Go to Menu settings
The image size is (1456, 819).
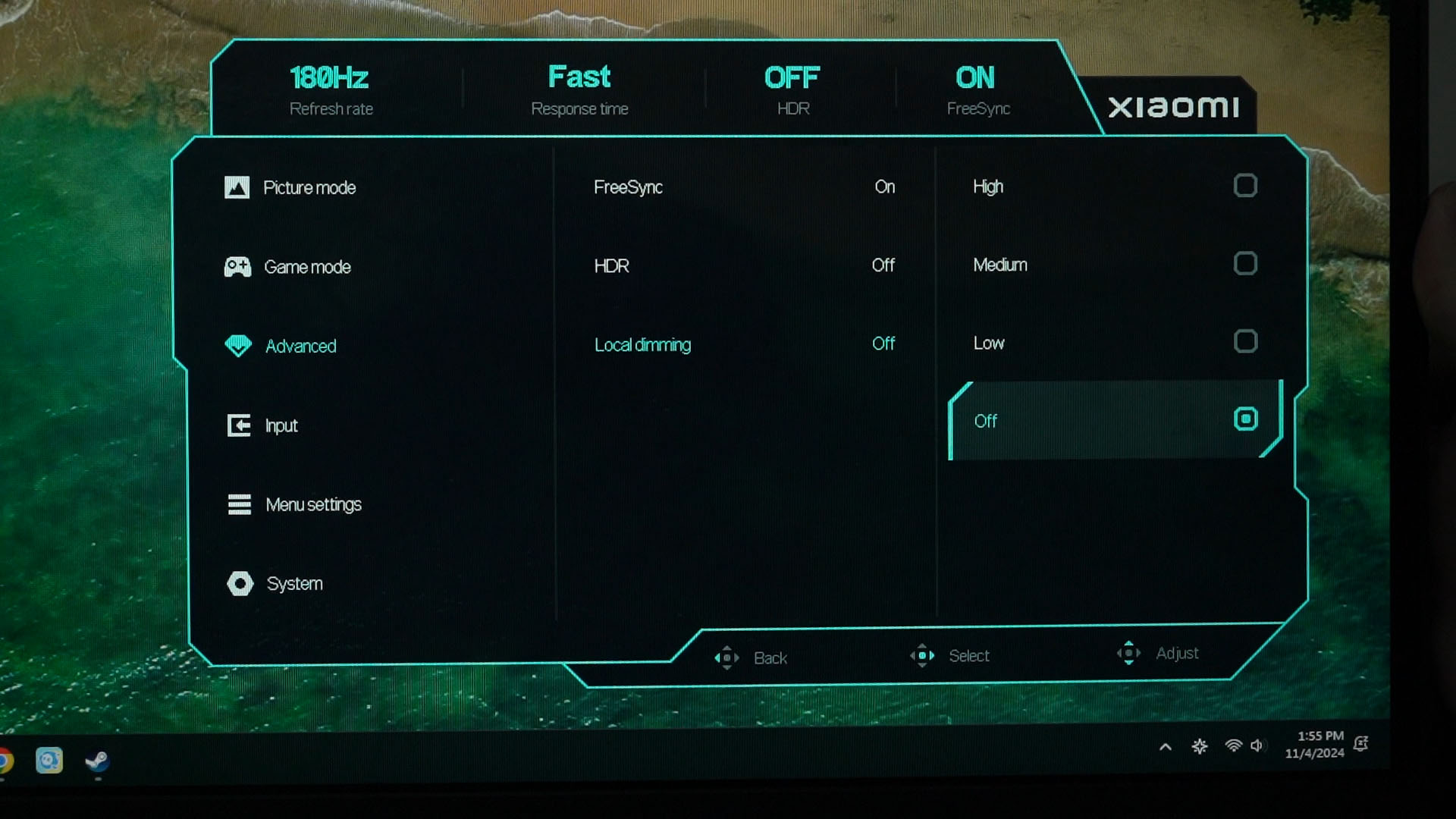click(x=312, y=504)
